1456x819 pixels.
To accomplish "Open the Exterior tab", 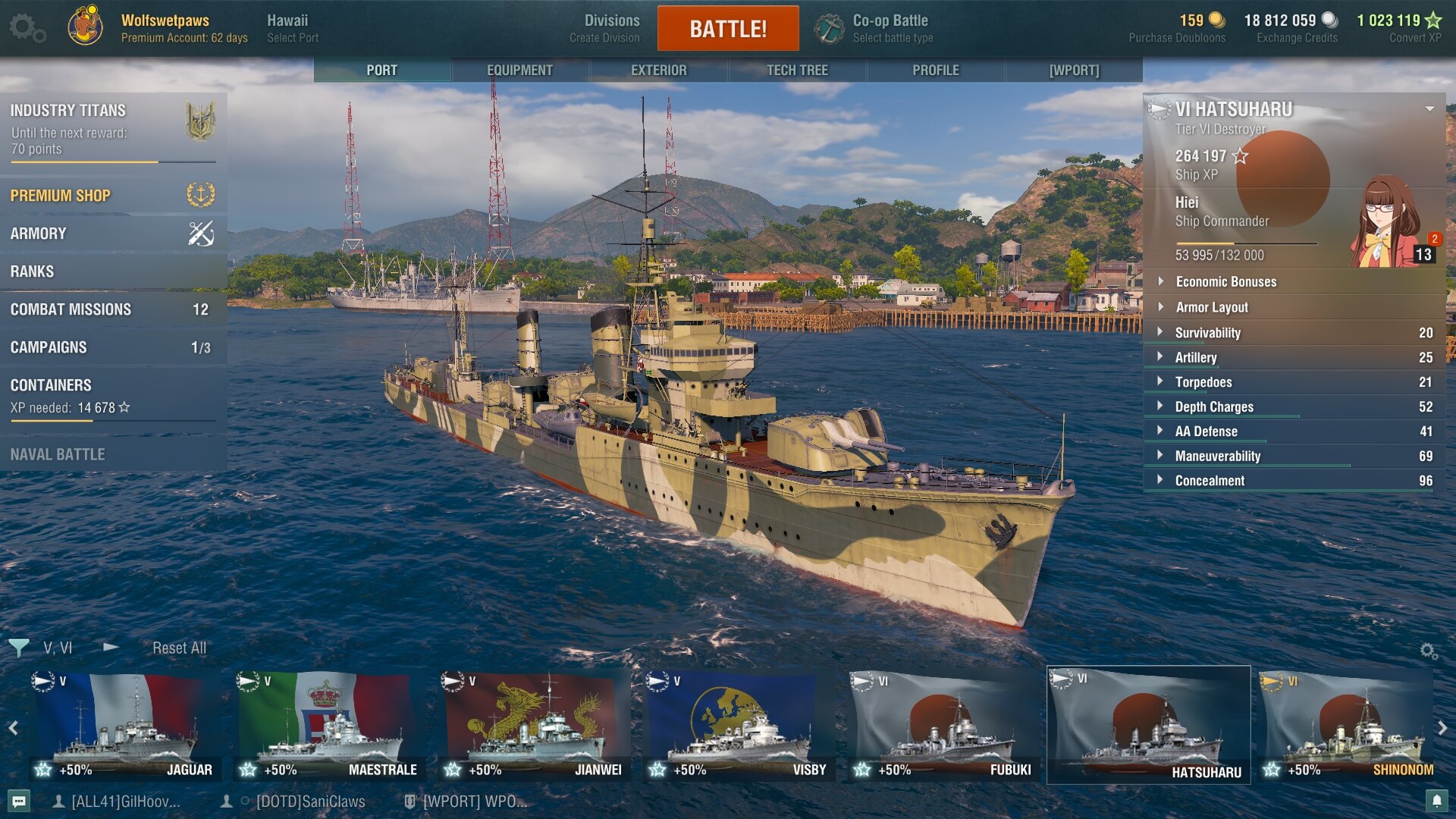I will coord(658,70).
